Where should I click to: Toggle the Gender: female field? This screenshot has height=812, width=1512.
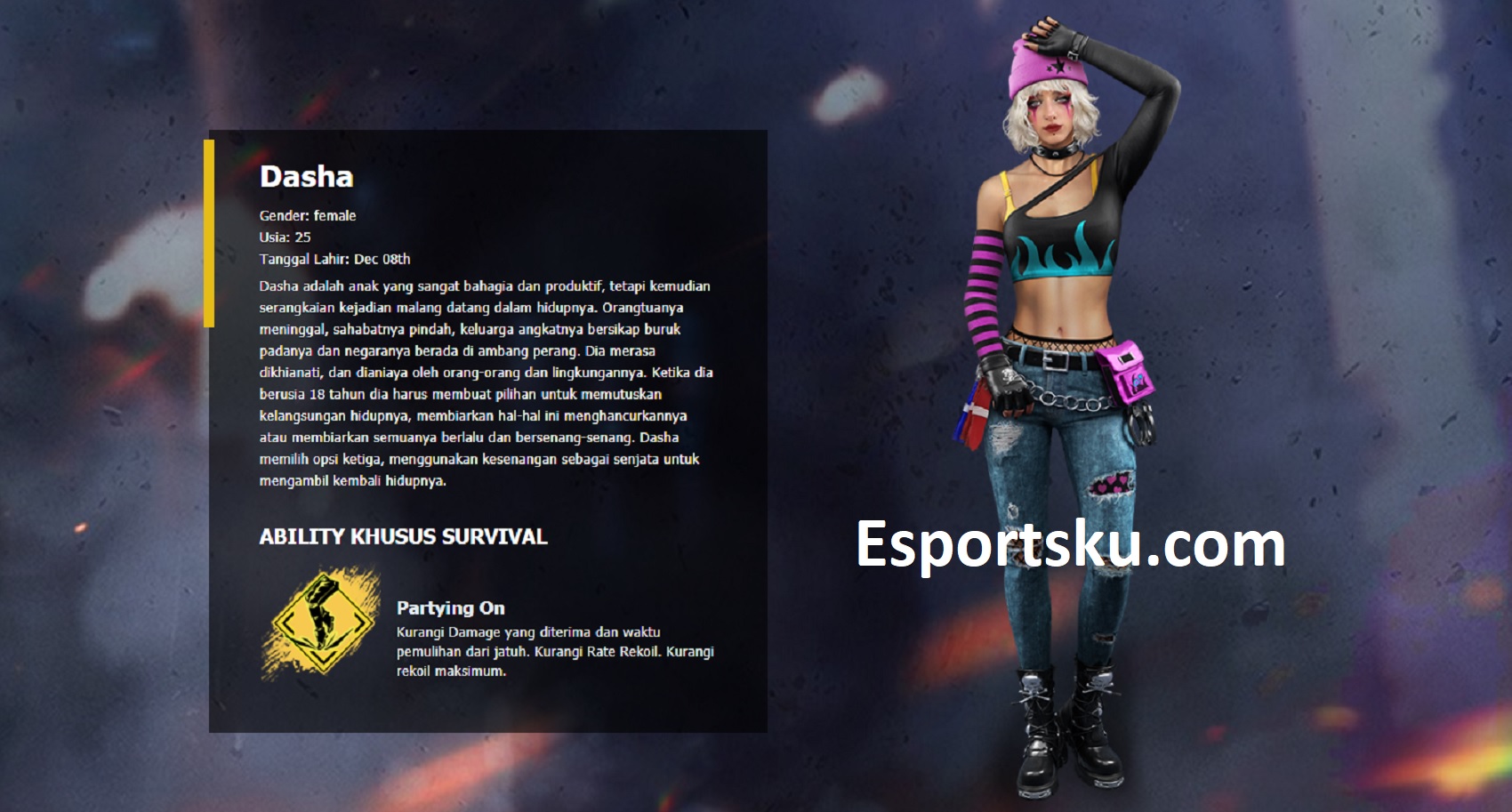[x=306, y=215]
